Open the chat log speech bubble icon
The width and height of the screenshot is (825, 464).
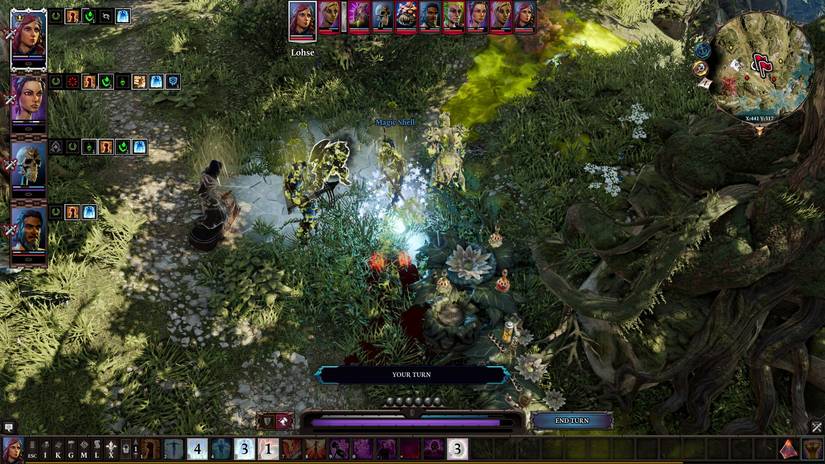coord(8,427)
